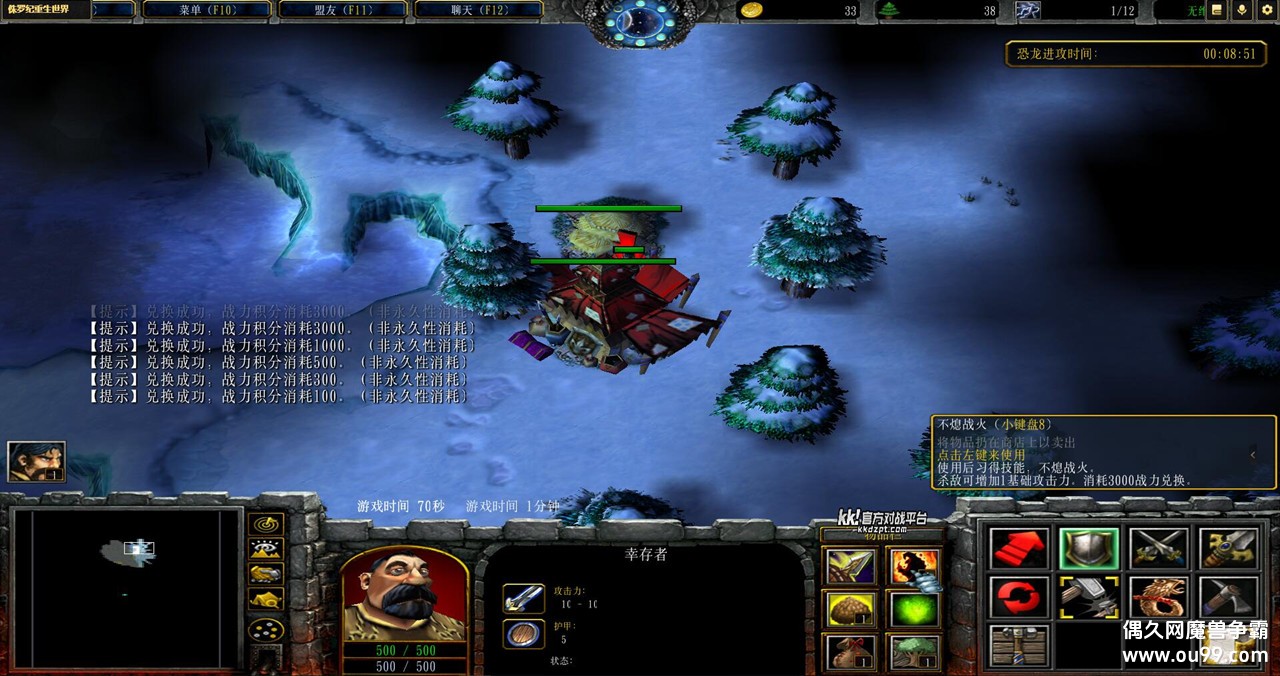Image resolution: width=1280 pixels, height=676 pixels.
Task: Use the green glowing orb item
Action: (x=912, y=609)
